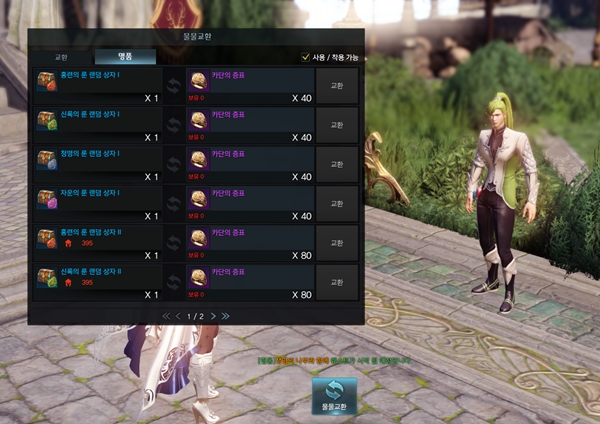Exchange for 신록의 룬 랜덤 상자 II
This screenshot has height=424, width=600.
point(336,280)
